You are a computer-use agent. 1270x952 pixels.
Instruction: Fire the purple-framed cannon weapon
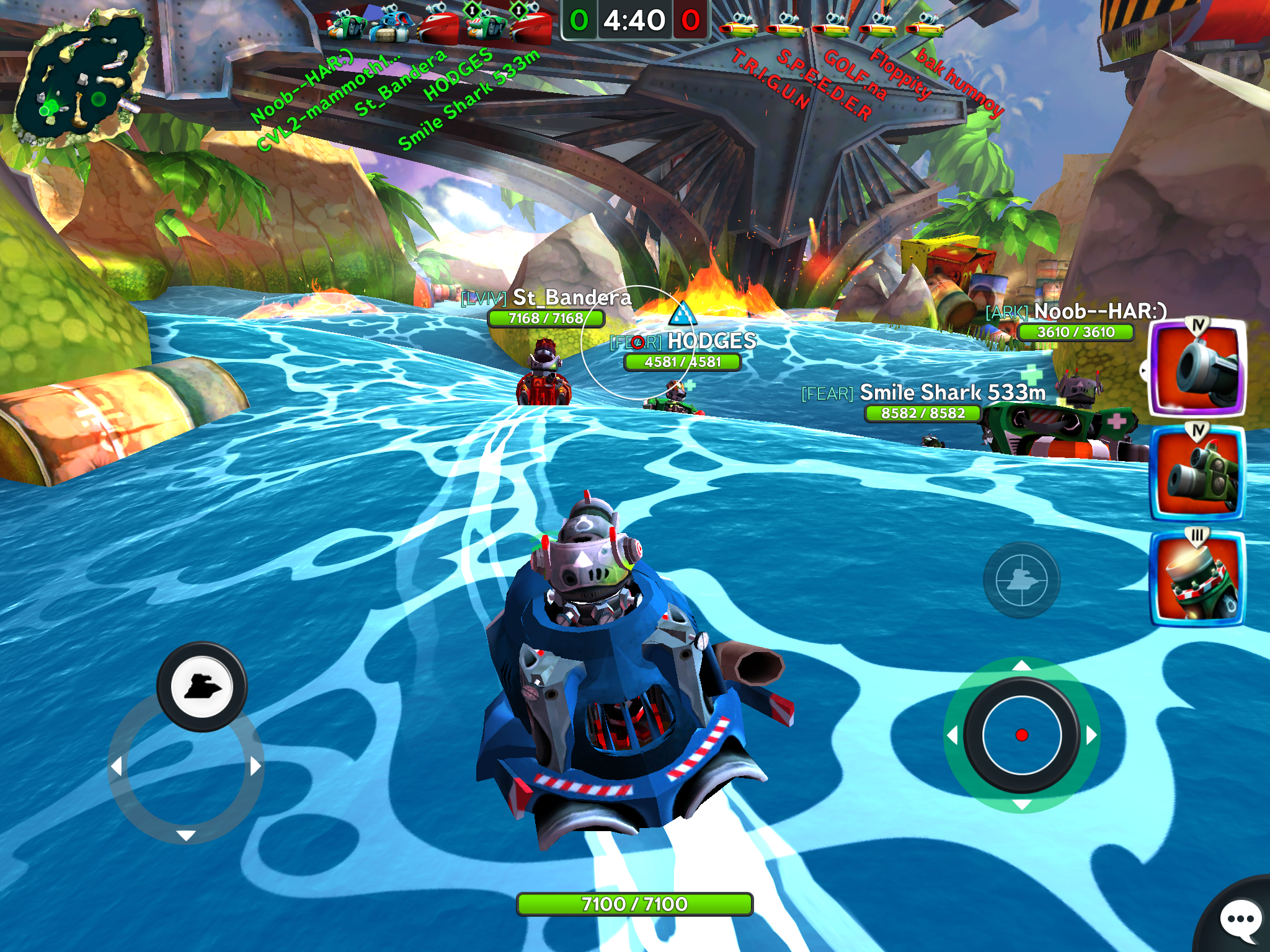coord(1198,368)
